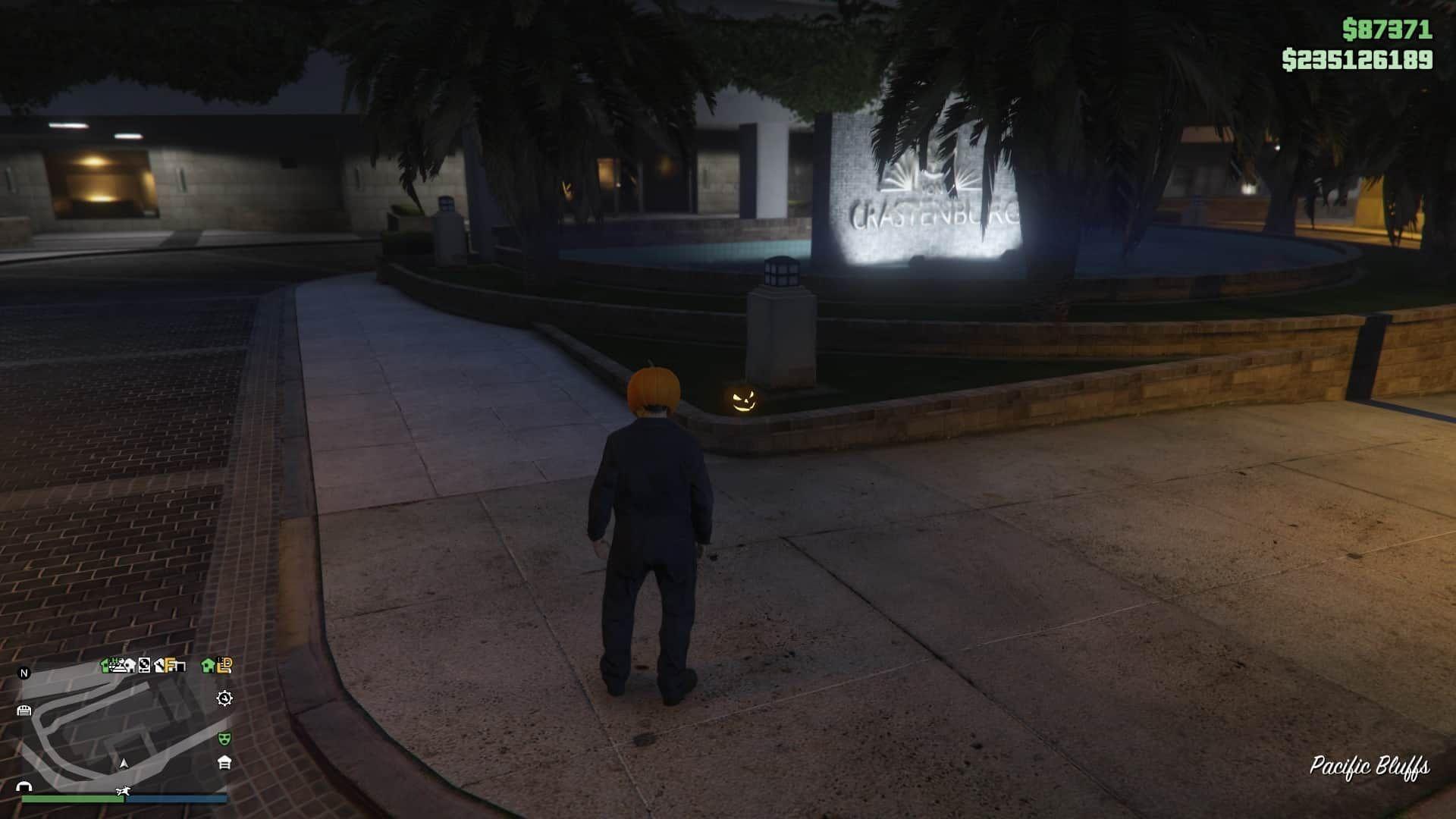1456x819 pixels.
Task: Click the black square property blip
Action: click(x=180, y=665)
